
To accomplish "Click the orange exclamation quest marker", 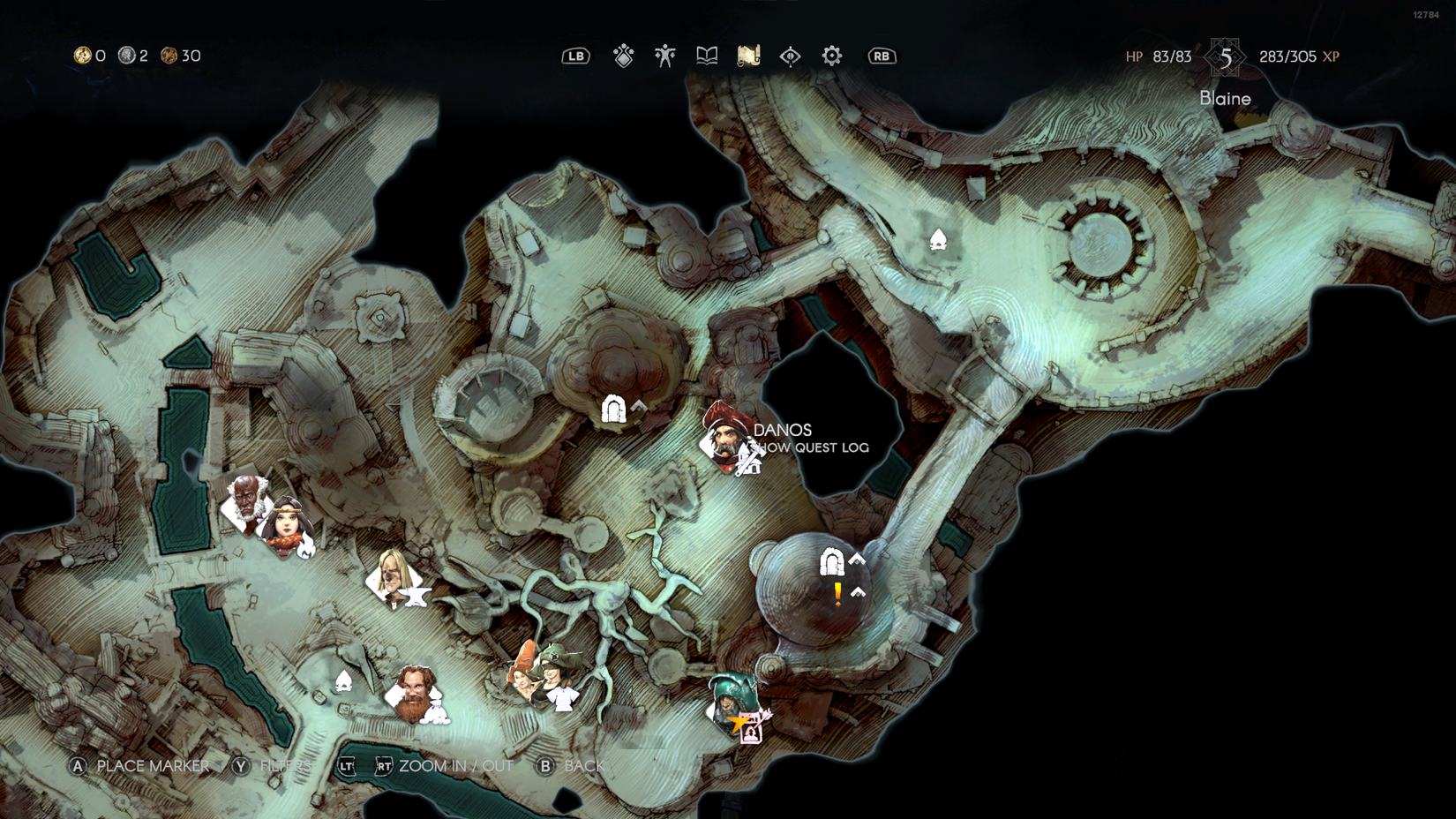I will 837,594.
